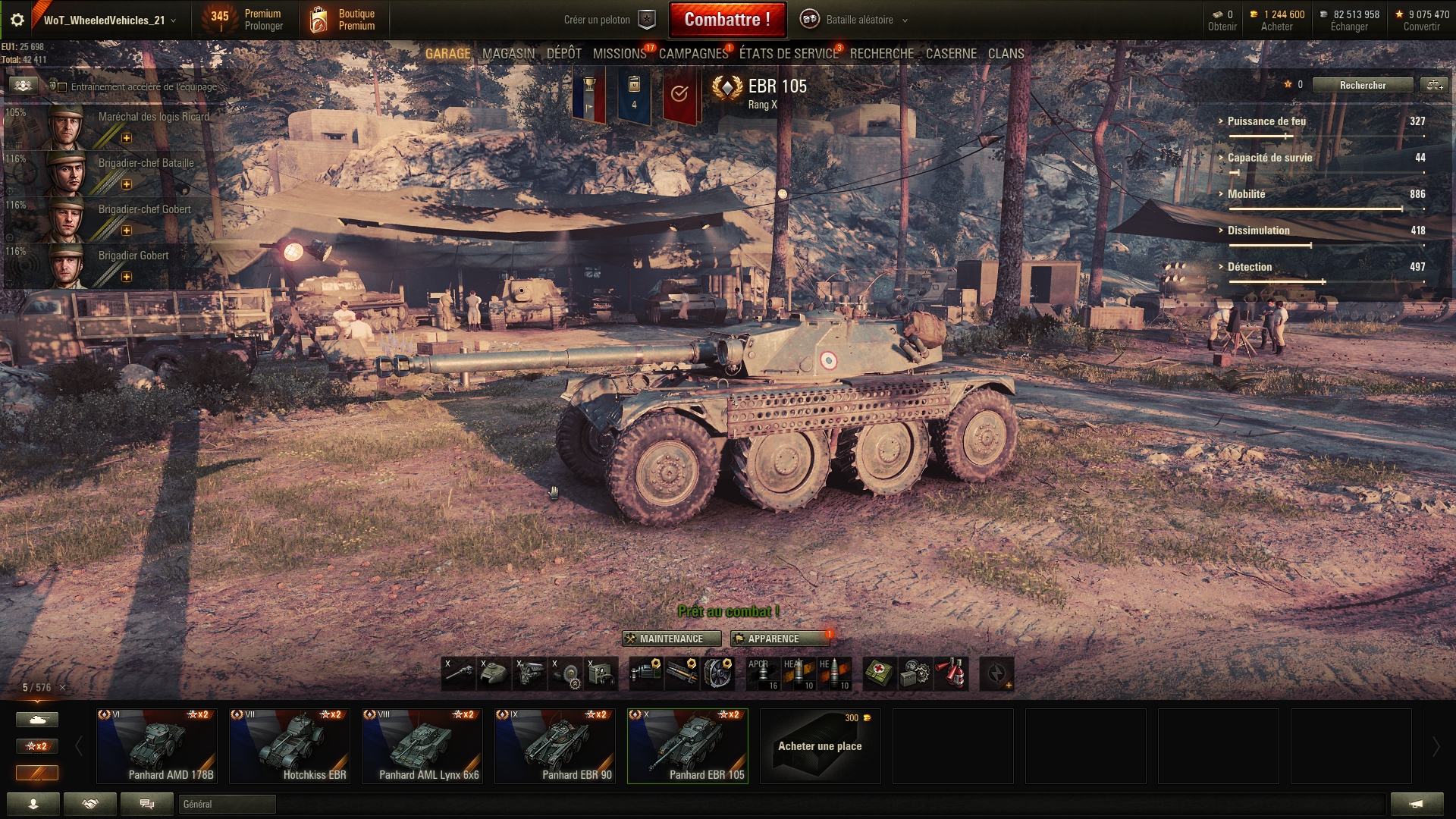Open the Missions tab
Viewport: 1456px width, 819px height.
(x=619, y=54)
